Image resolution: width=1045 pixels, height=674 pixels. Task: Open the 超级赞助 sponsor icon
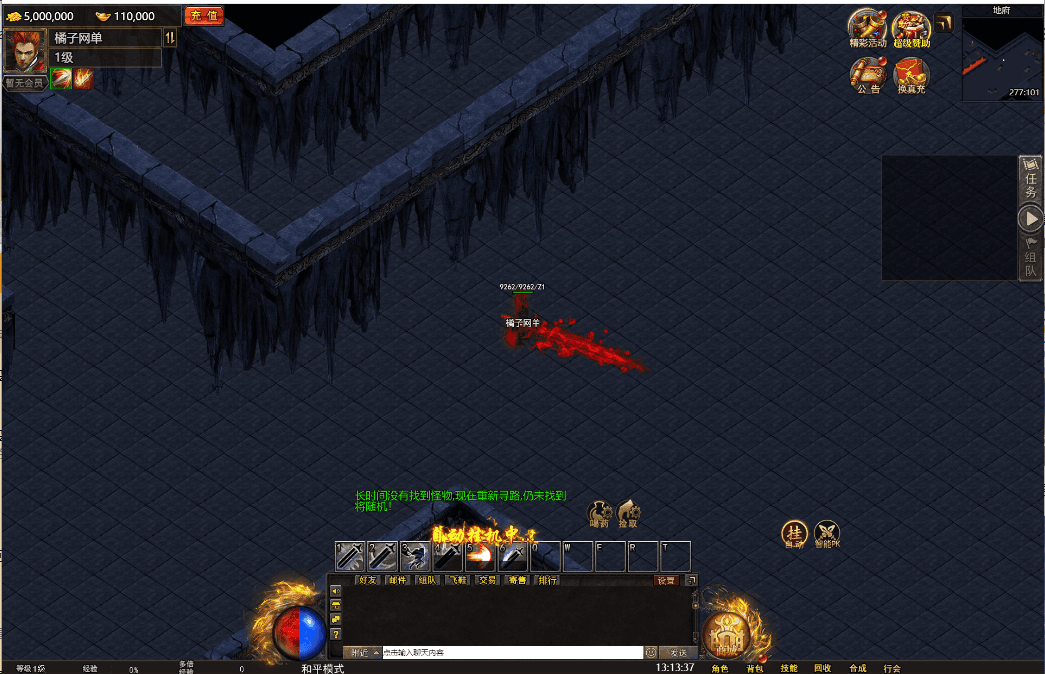click(x=911, y=28)
